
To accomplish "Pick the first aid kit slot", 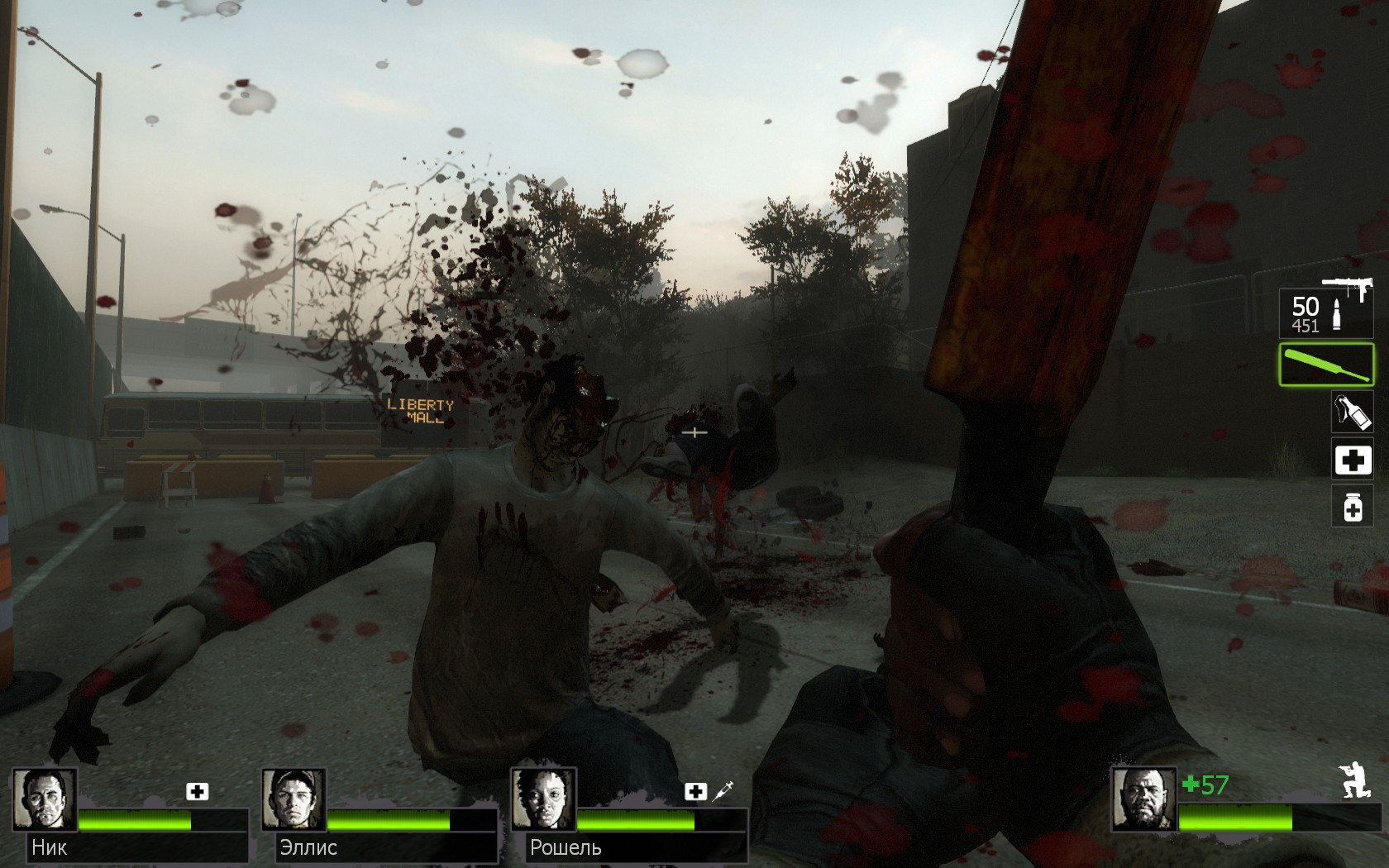I will (x=1352, y=460).
